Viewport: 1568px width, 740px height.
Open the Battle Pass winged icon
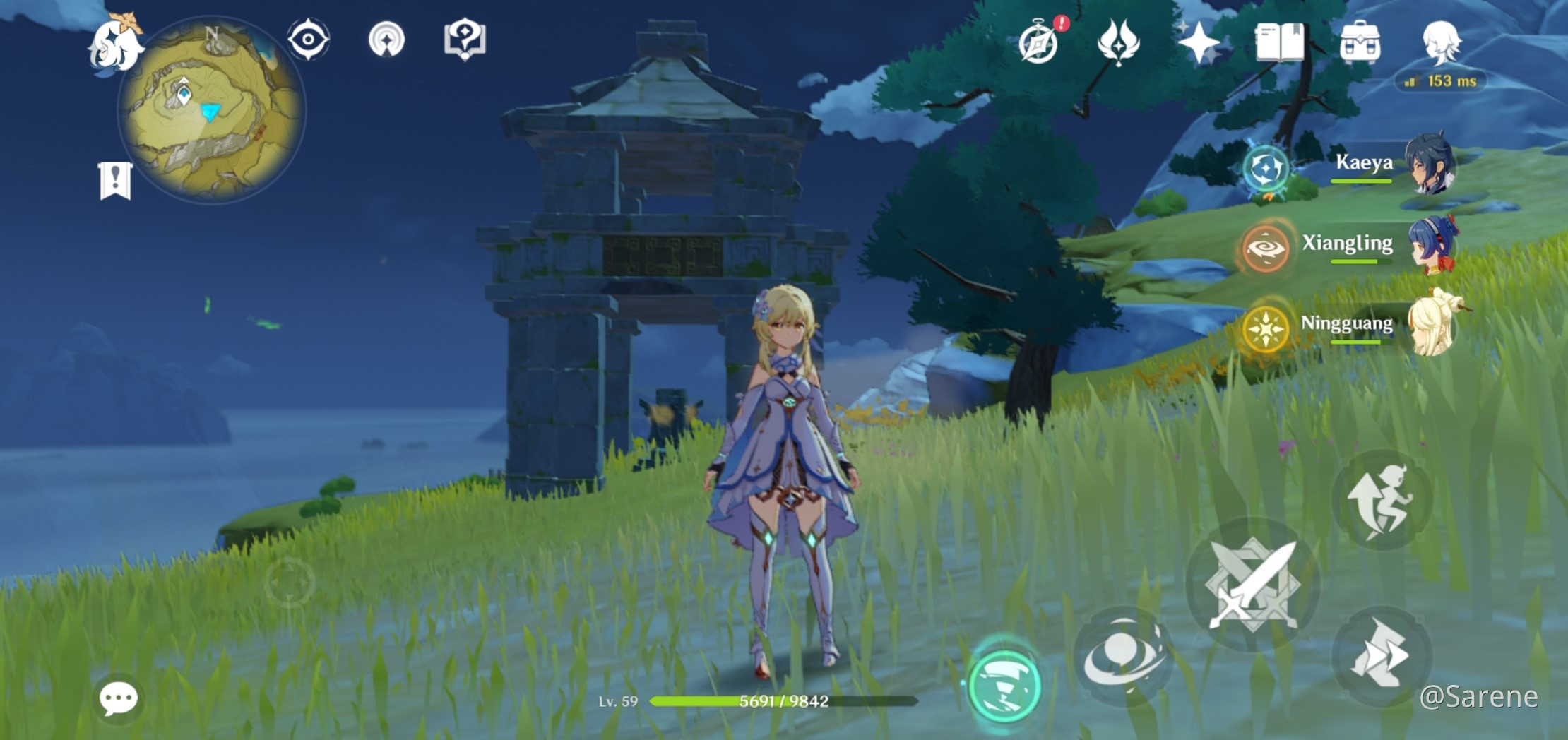pos(1118,42)
